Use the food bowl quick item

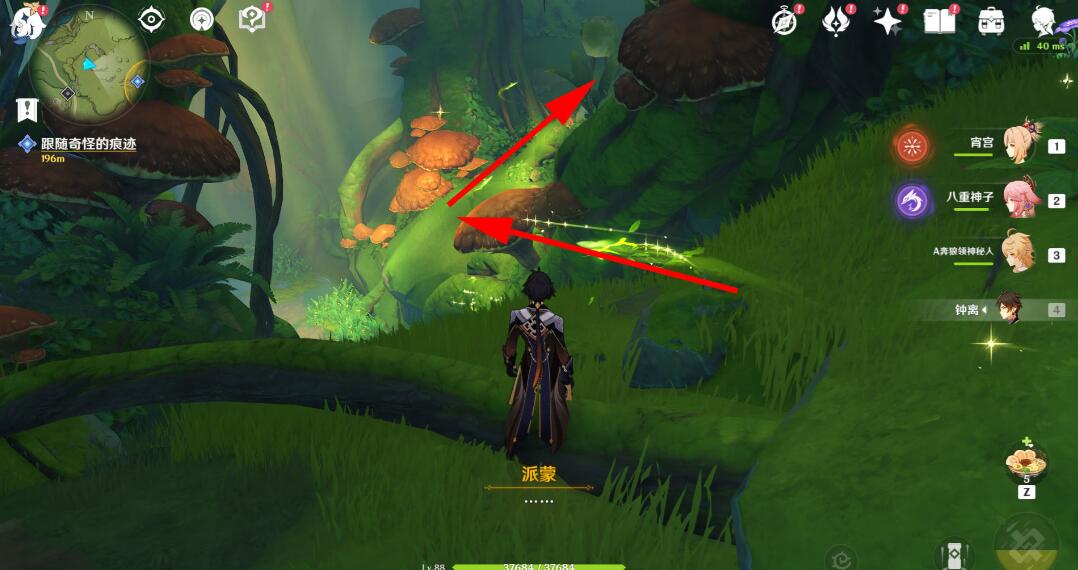(x=1026, y=462)
